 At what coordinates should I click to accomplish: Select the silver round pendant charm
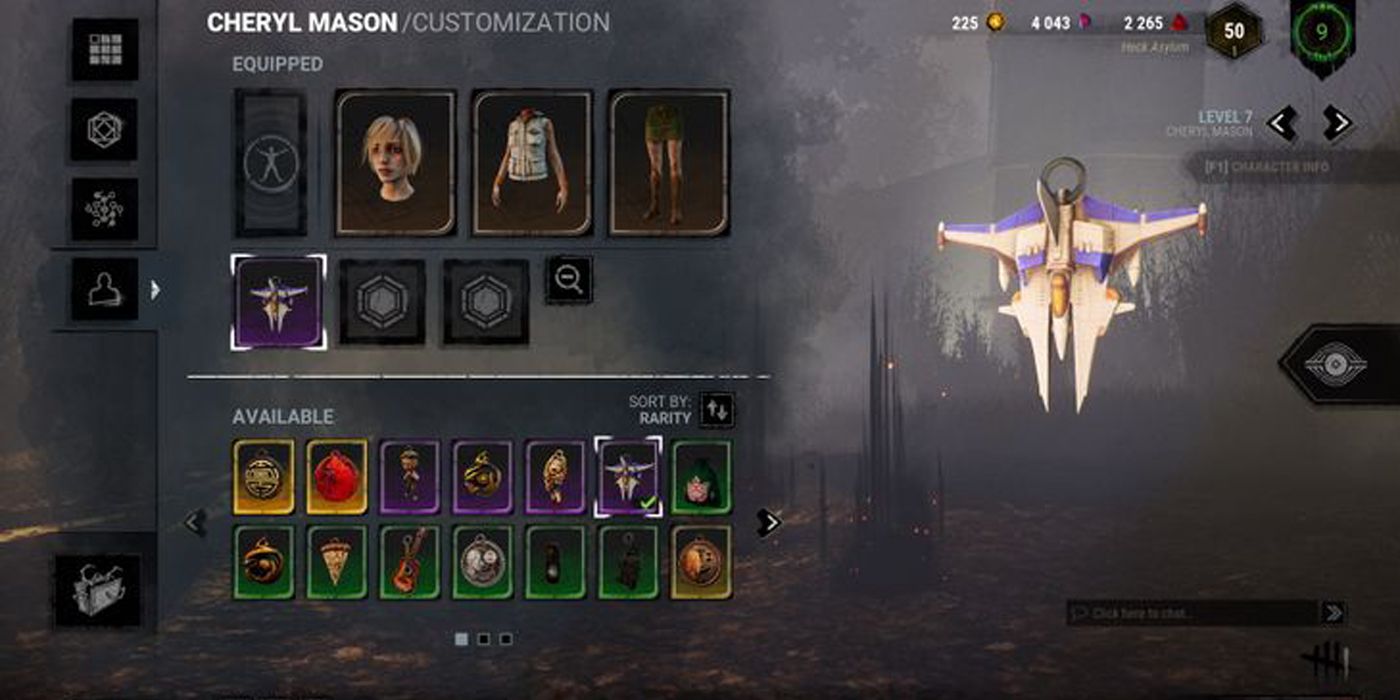pyautogui.click(x=483, y=562)
